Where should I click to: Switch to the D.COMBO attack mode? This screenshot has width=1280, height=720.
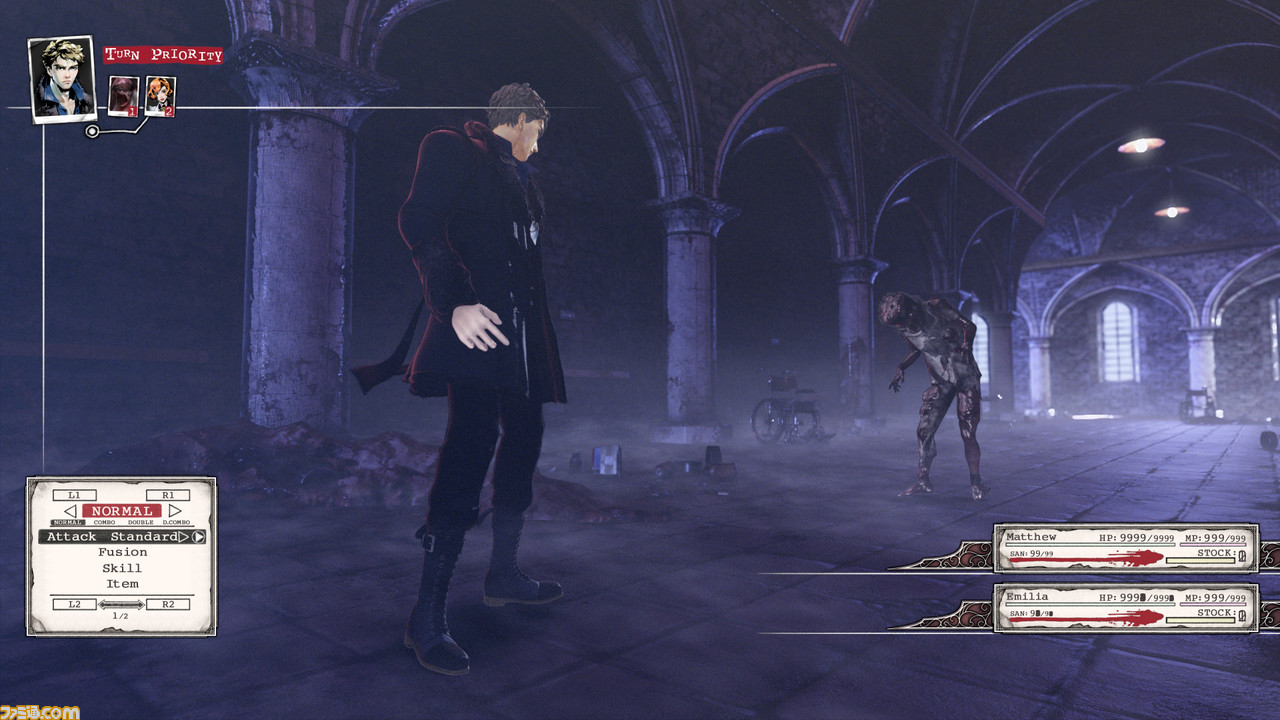[175, 522]
